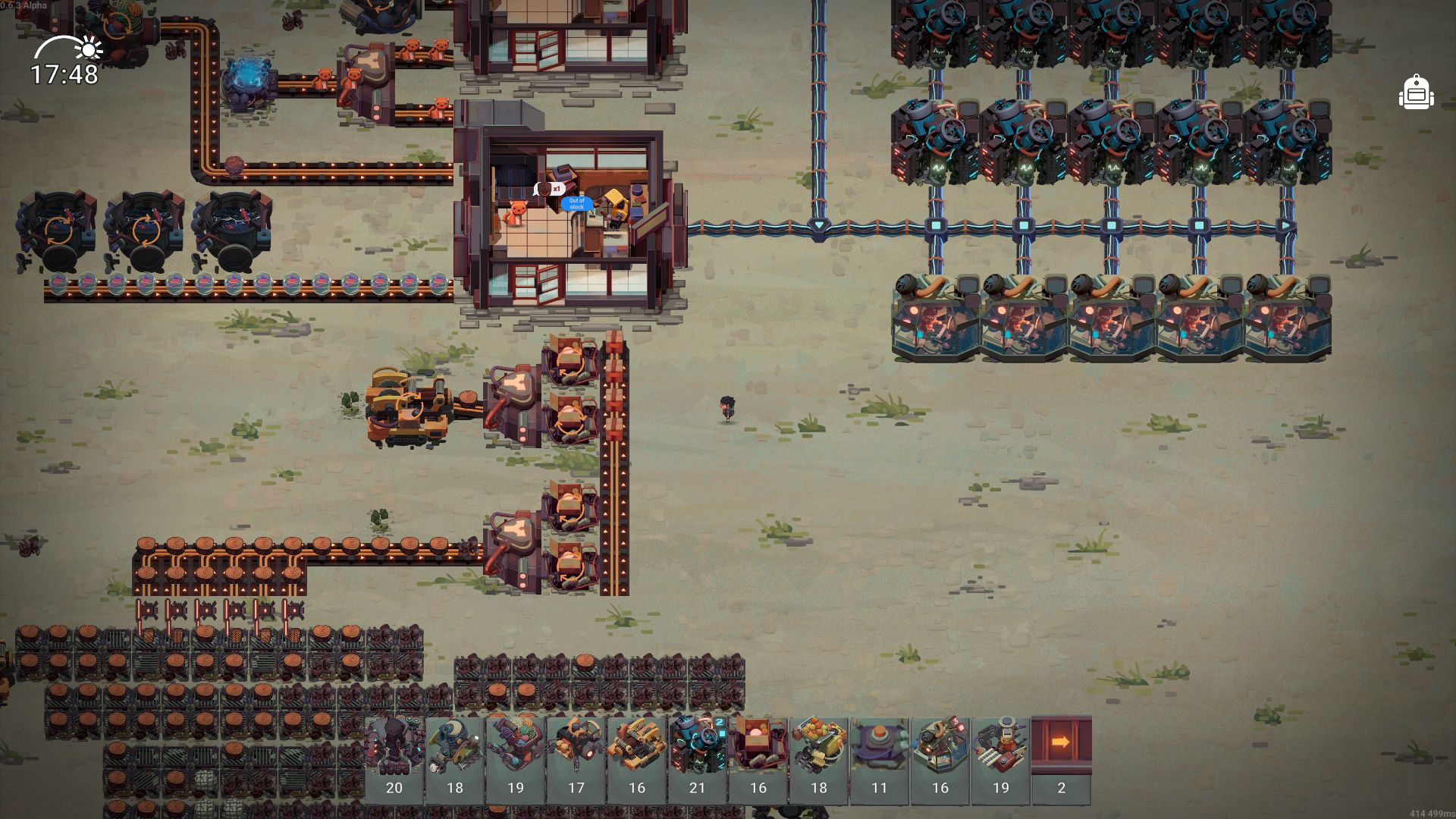
Task: Pick the orange-black machine slot showing 17
Action: pos(576,758)
